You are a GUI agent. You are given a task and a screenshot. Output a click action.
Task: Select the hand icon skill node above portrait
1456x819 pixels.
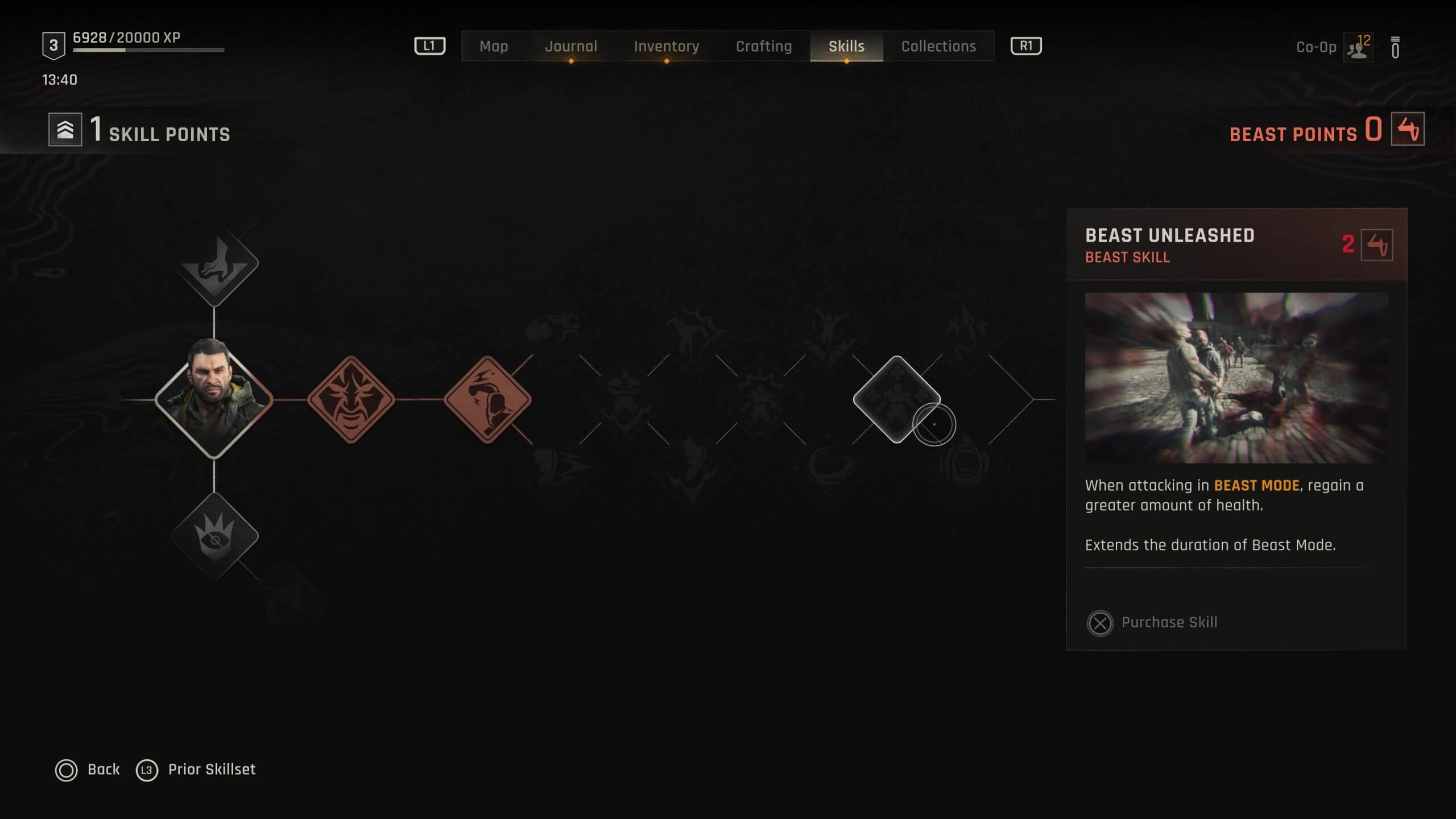[214, 265]
